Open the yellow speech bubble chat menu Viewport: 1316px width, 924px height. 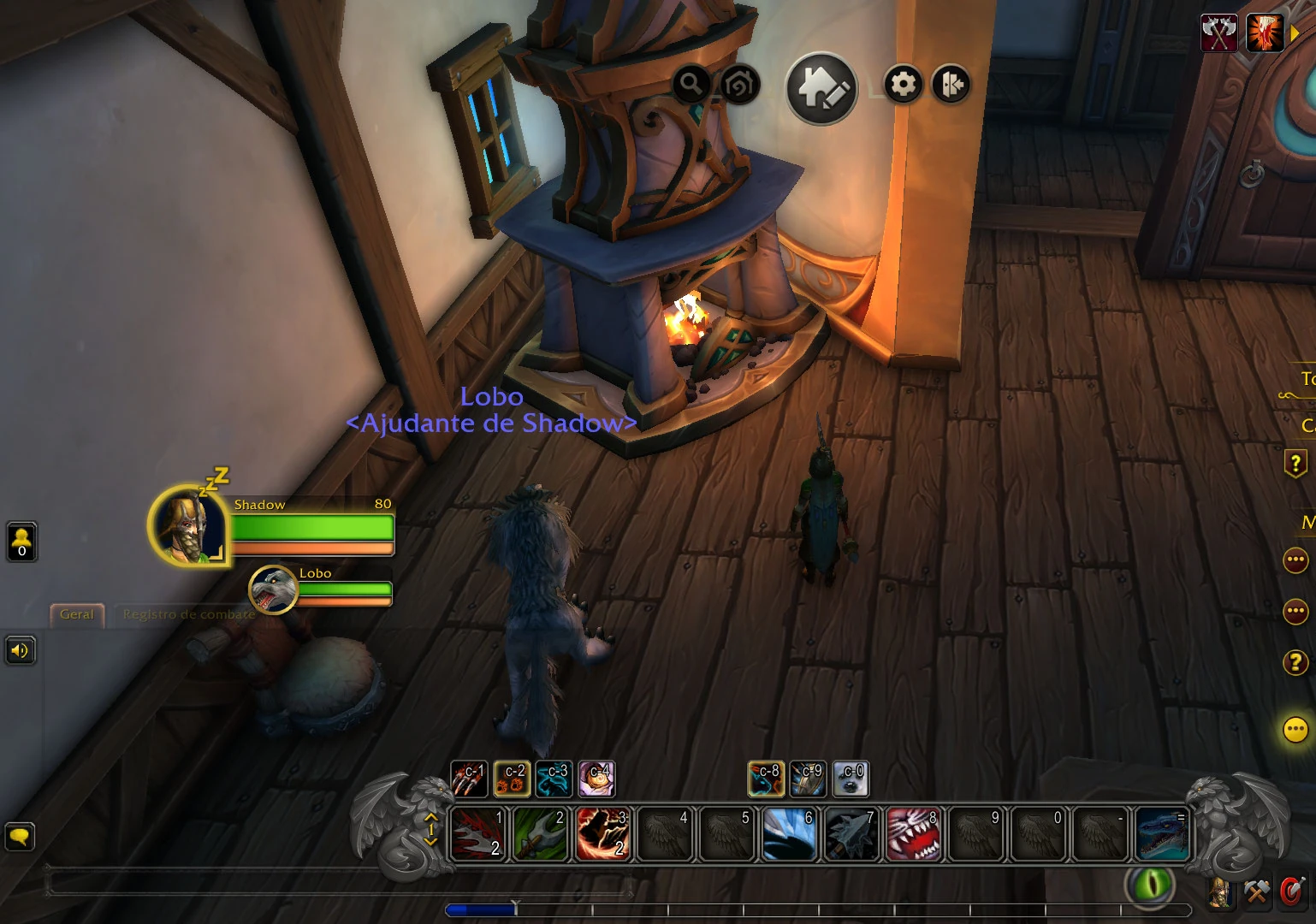tap(20, 835)
